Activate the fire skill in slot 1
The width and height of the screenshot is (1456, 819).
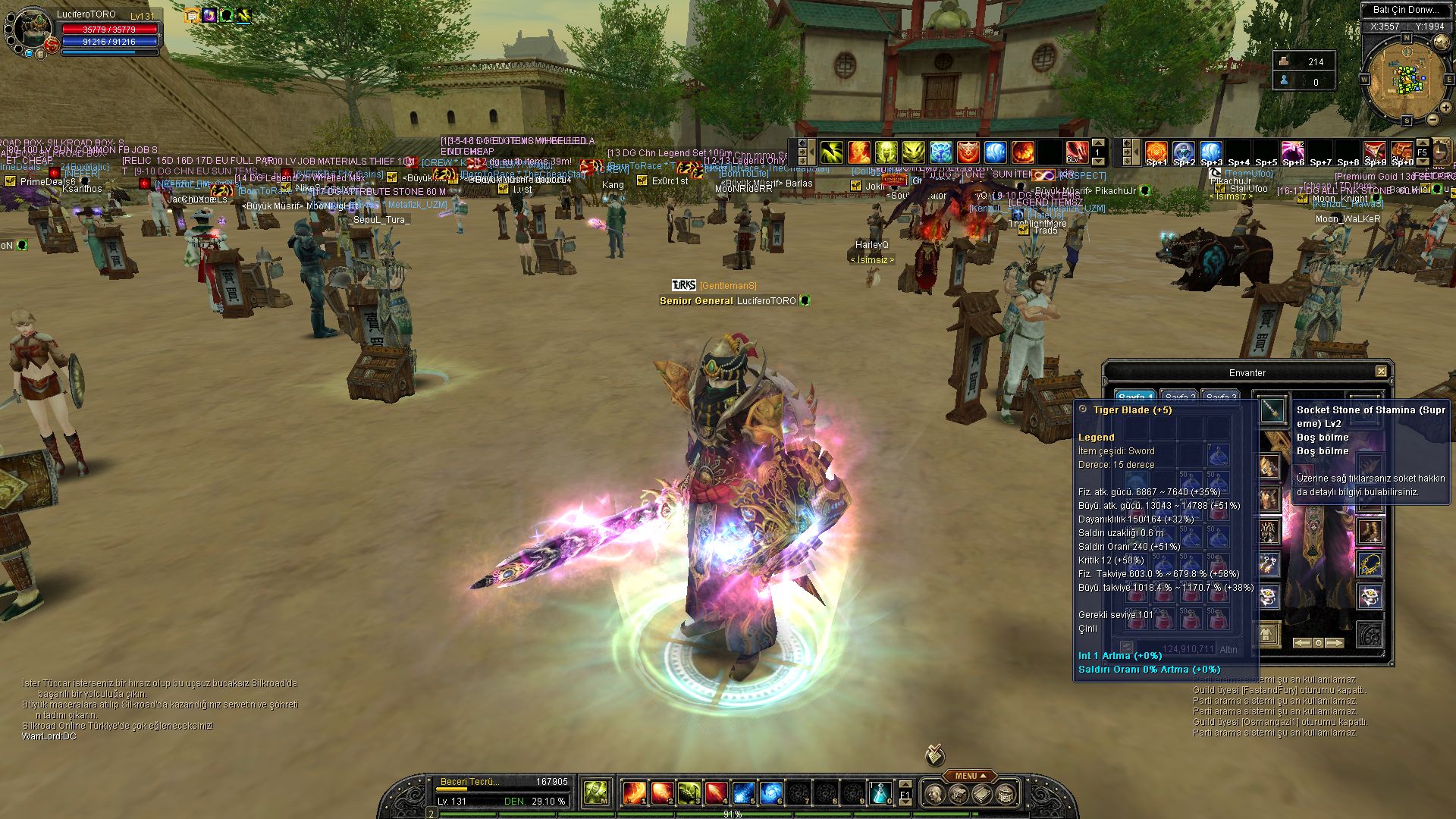click(x=634, y=793)
